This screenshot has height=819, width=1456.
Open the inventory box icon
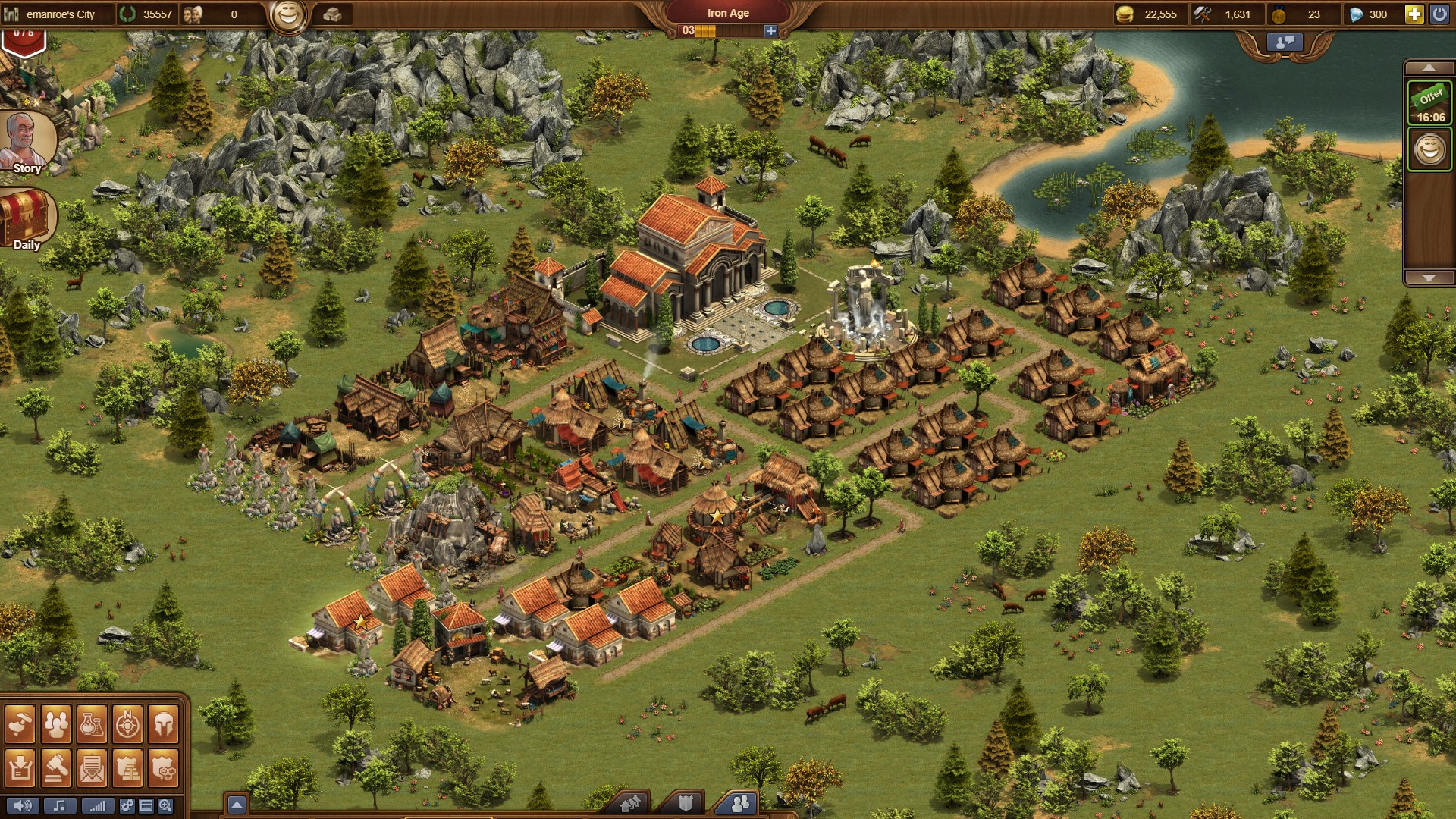(x=20, y=769)
